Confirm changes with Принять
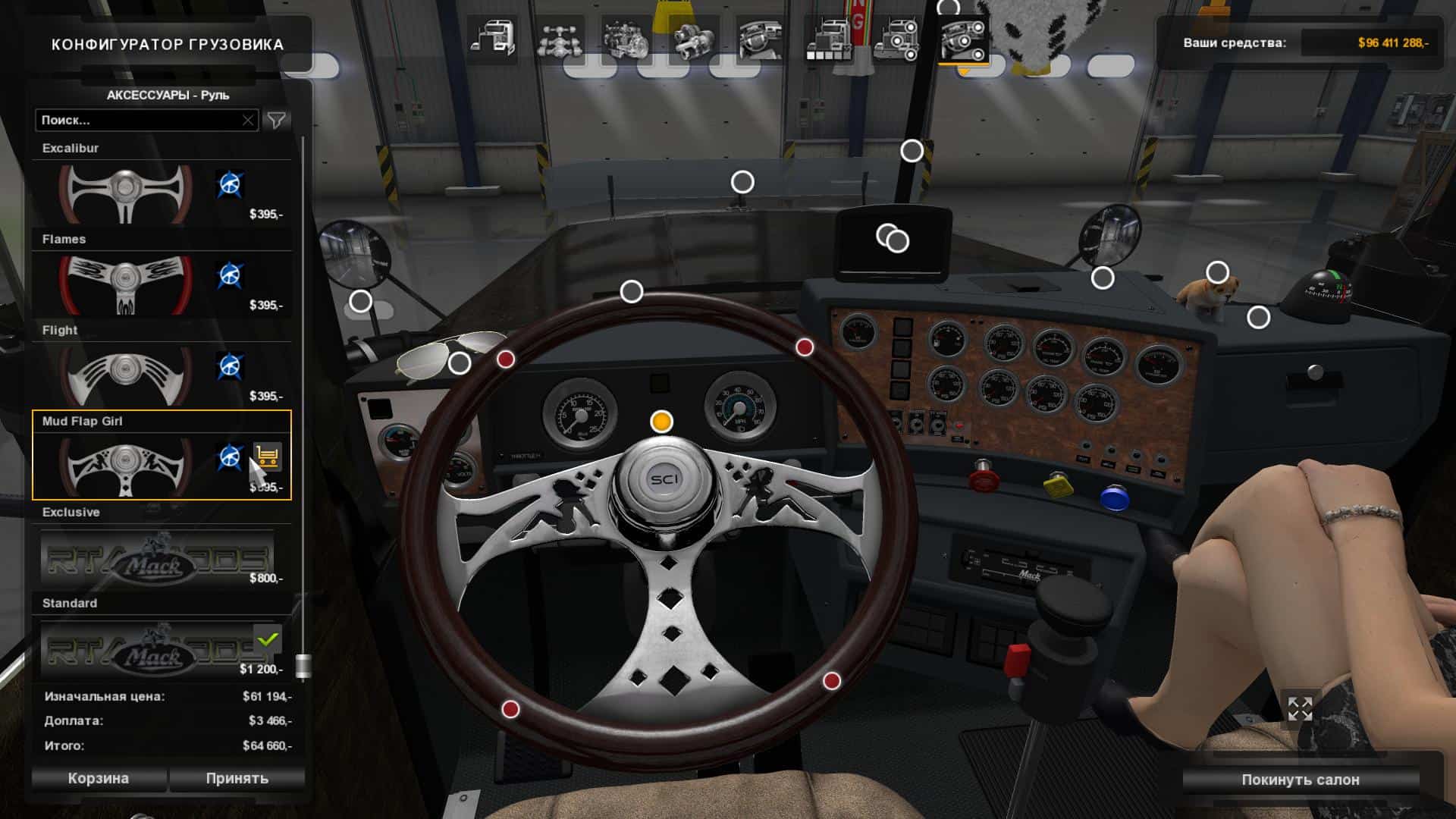The height and width of the screenshot is (819, 1456). 237,778
